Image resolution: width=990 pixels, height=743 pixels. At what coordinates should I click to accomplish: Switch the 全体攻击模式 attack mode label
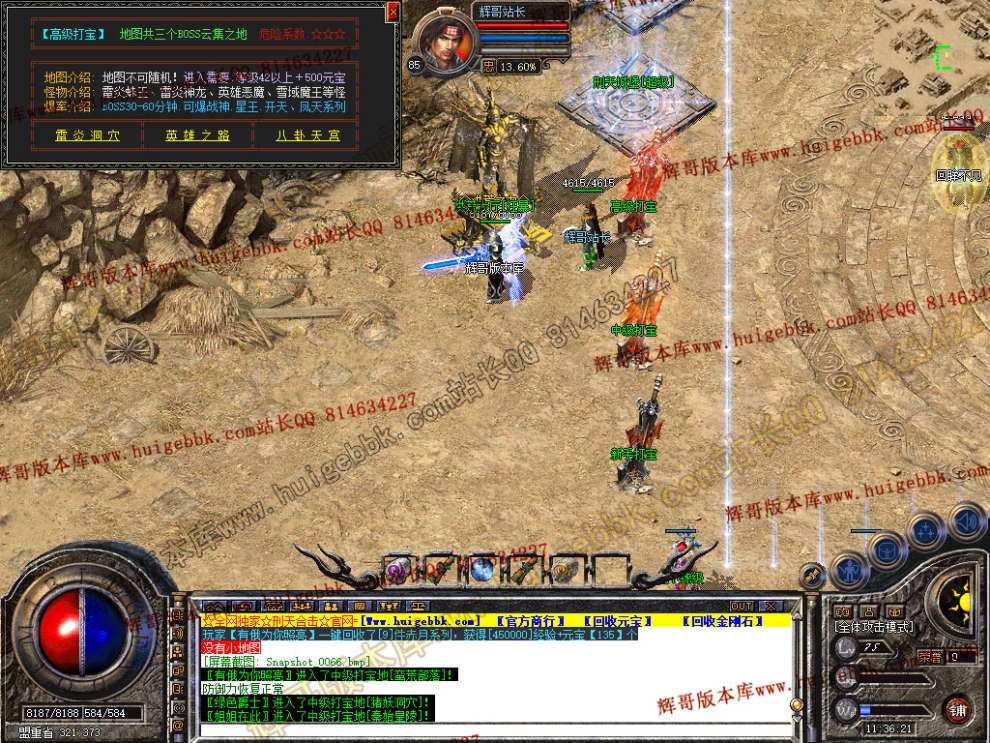tap(873, 626)
